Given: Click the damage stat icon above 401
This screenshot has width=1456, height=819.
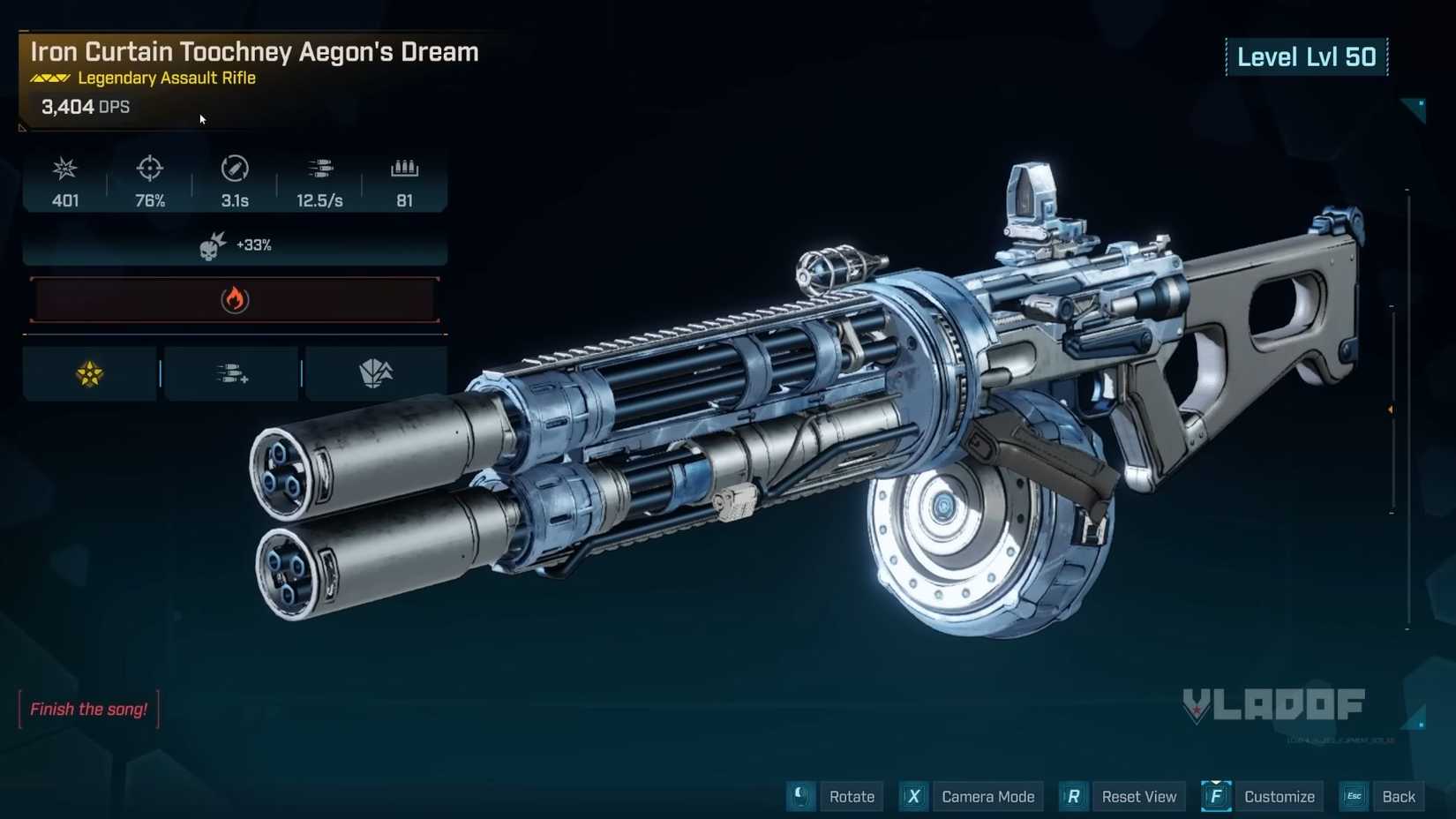Looking at the screenshot, I should tap(64, 169).
